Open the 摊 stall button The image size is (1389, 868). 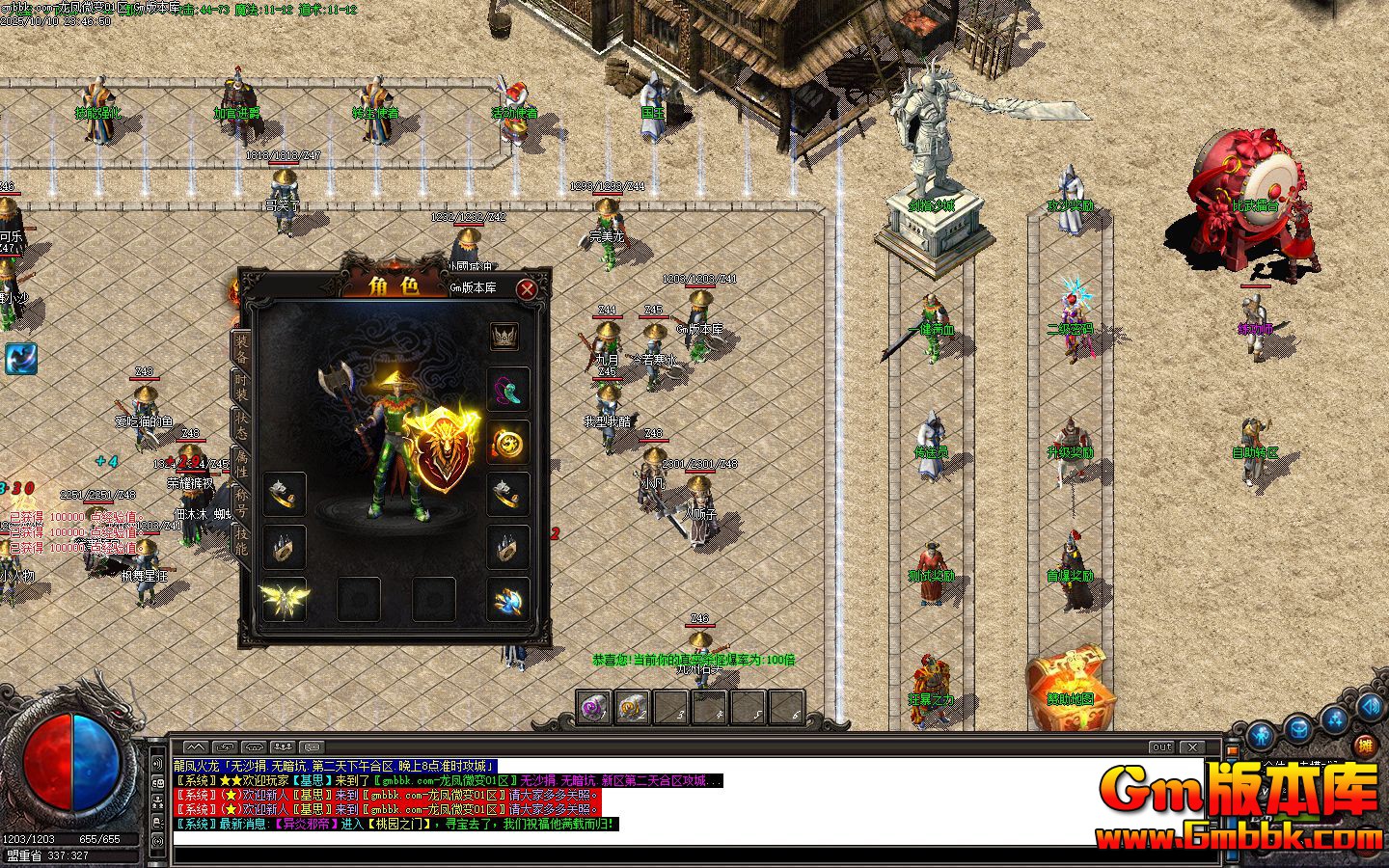pyautogui.click(x=1364, y=745)
